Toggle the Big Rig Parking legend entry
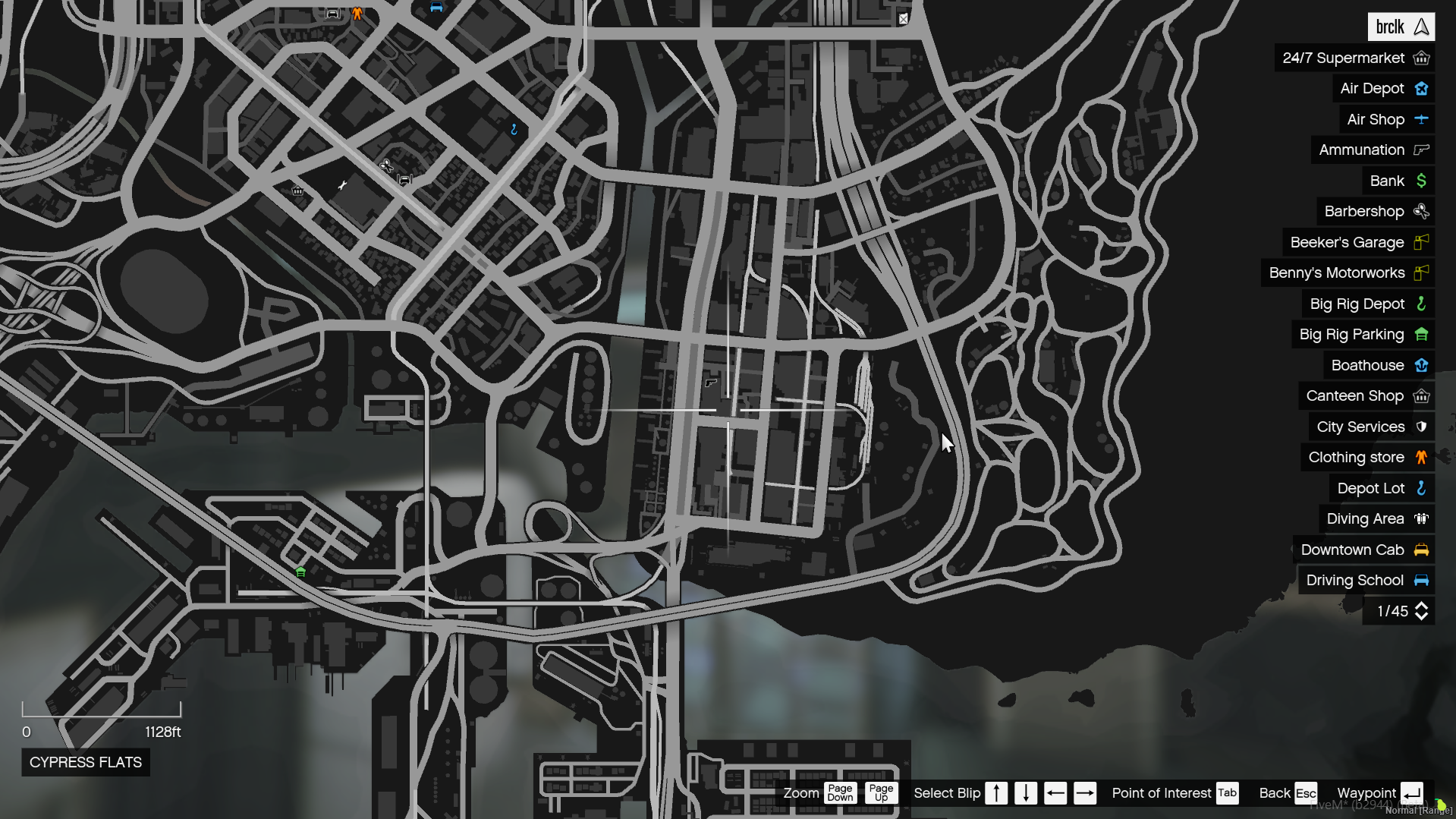 (x=1351, y=334)
